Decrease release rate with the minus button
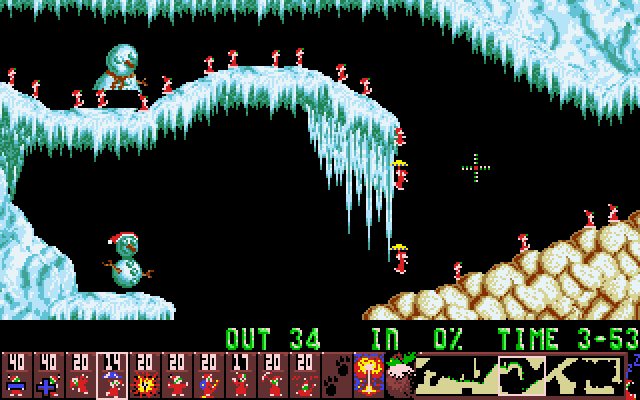The width and height of the screenshot is (640, 400). (16, 375)
